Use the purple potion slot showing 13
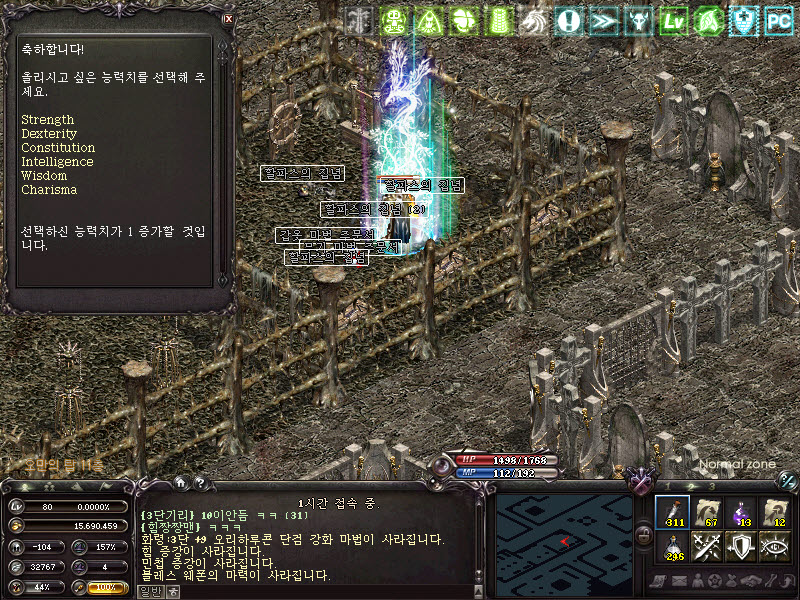Viewport: 800px width, 600px height. click(x=741, y=511)
